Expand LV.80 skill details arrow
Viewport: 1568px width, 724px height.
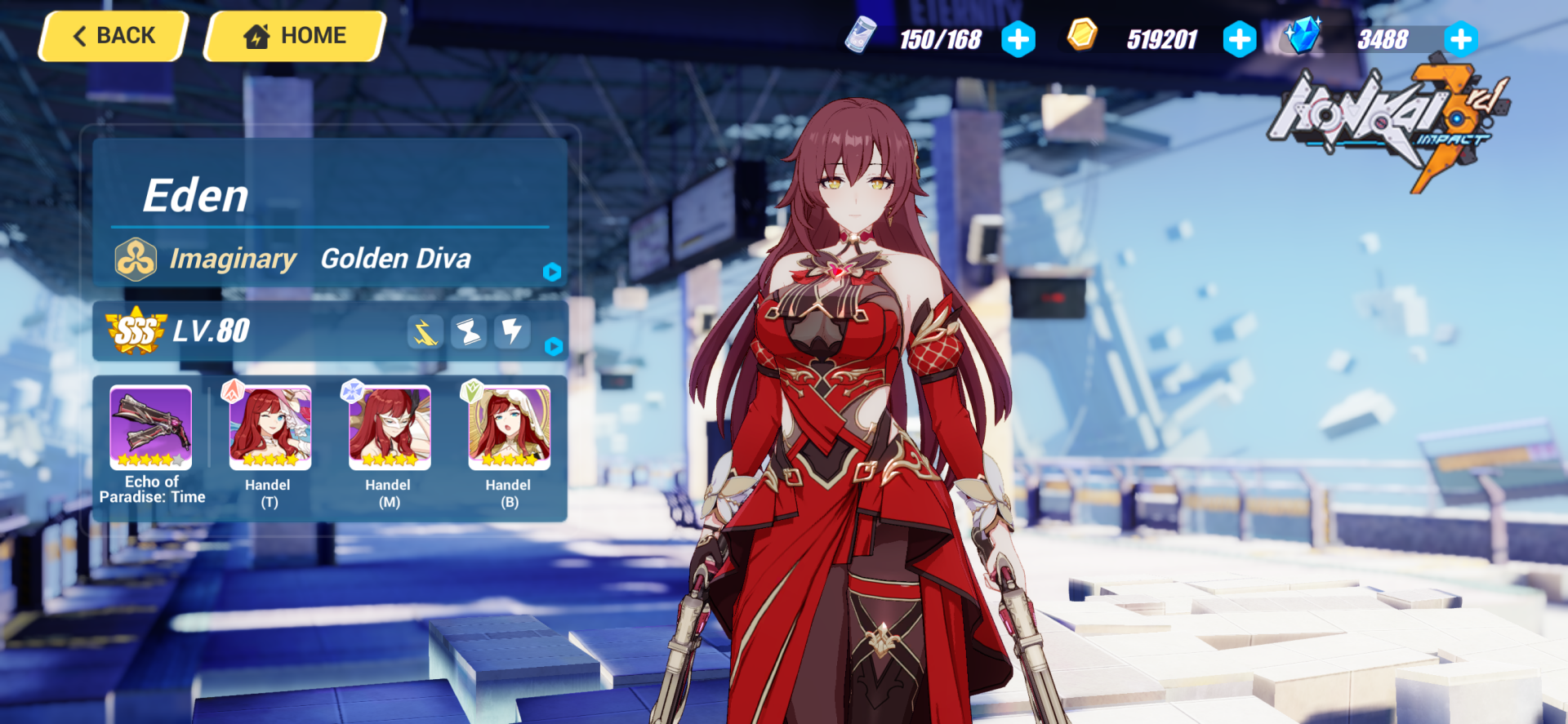coord(555,347)
